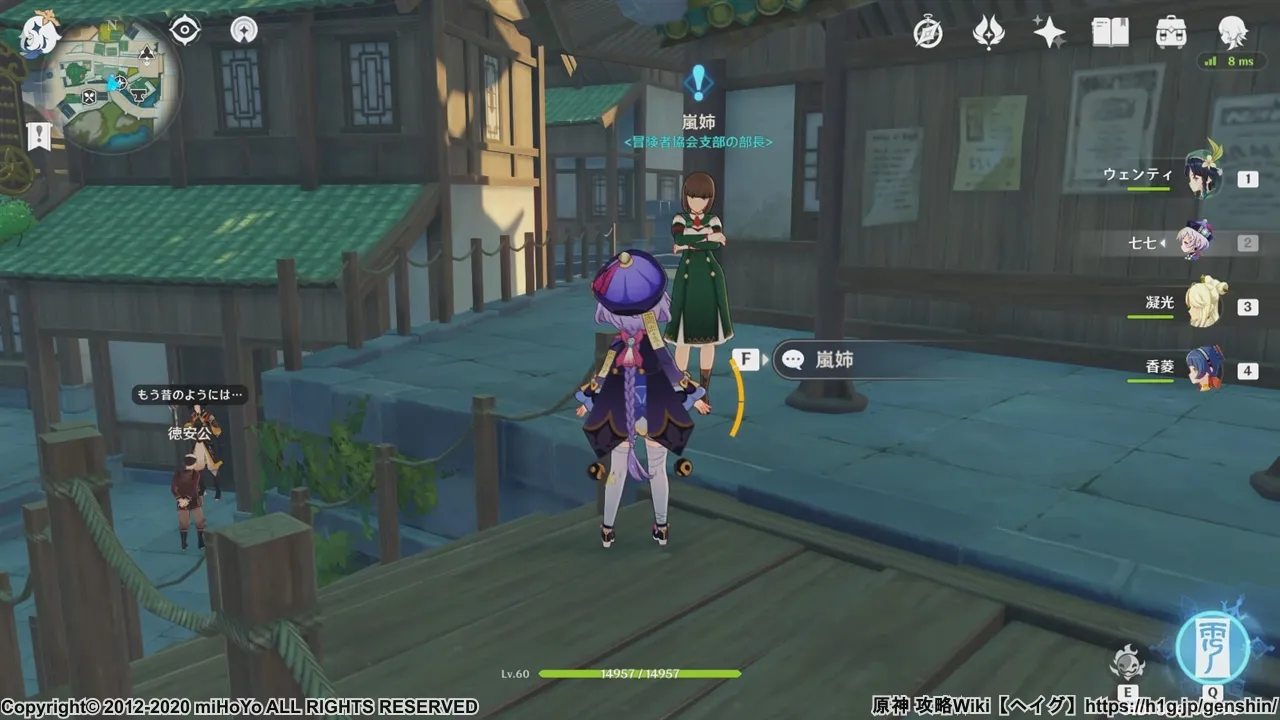
Task: Trigger the elemental skill icon above the E key
Action: [1129, 661]
